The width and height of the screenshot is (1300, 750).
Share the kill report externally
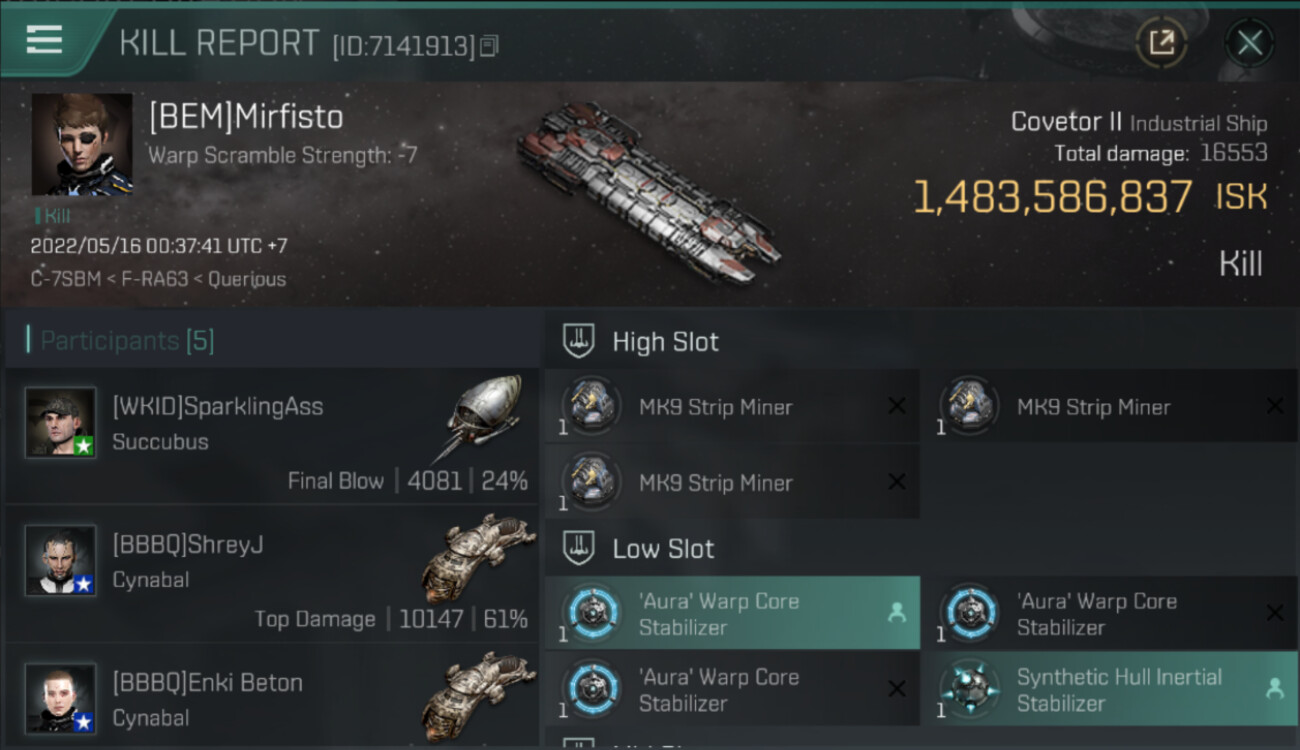[x=1161, y=43]
